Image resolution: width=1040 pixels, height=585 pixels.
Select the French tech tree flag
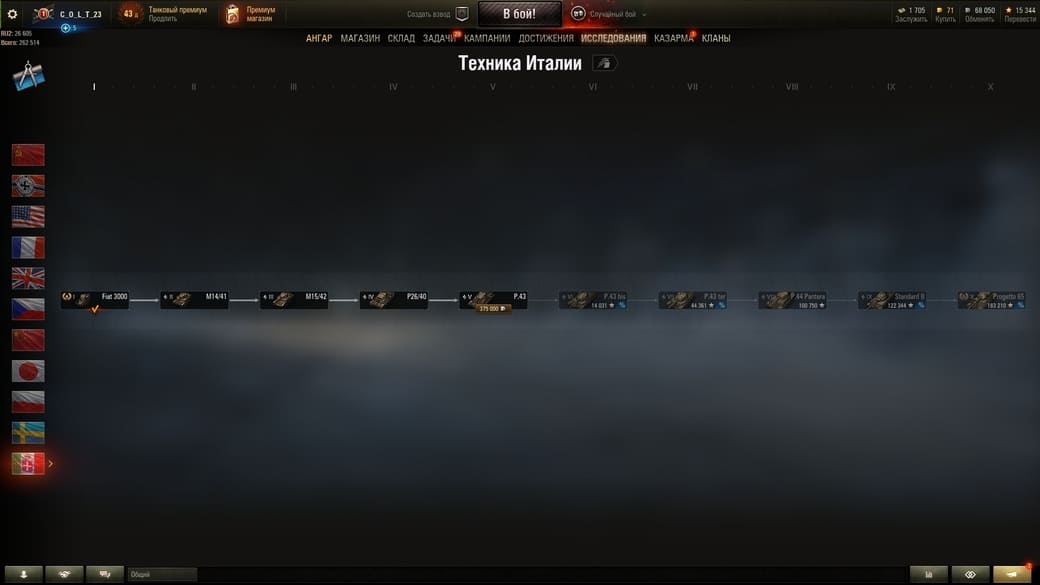pos(28,247)
